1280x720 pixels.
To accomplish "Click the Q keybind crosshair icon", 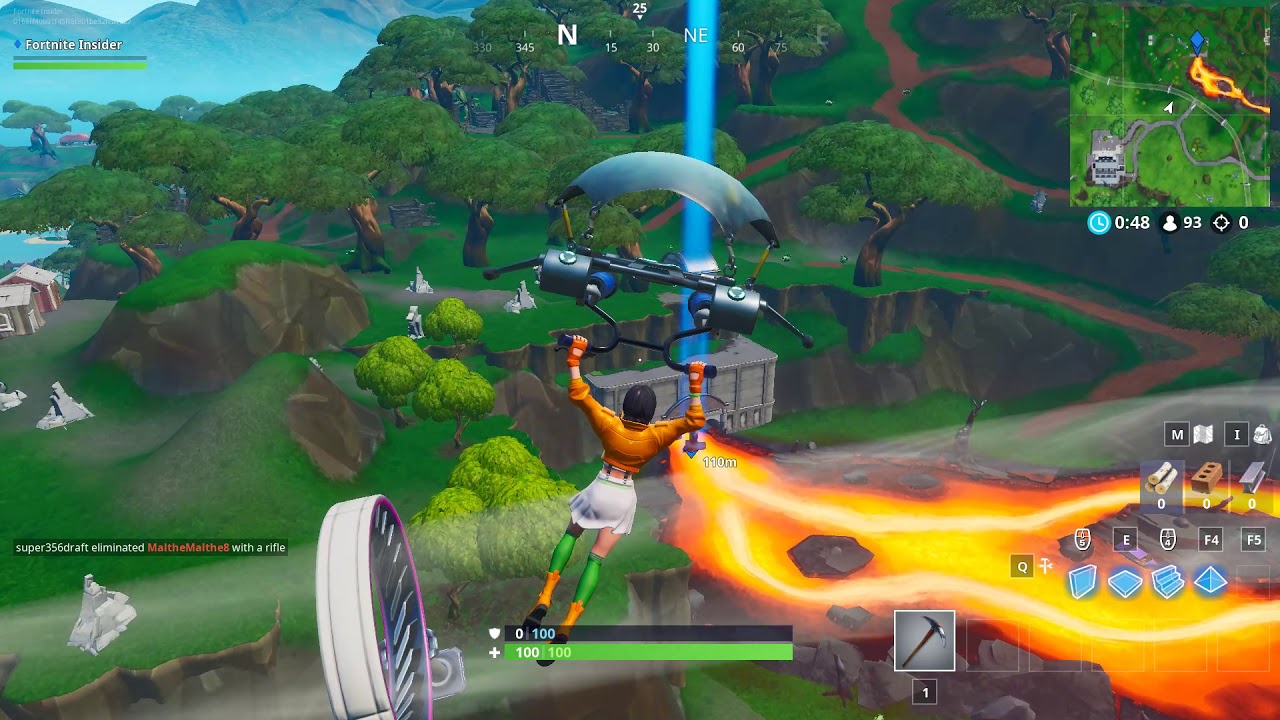I will tap(1043, 566).
